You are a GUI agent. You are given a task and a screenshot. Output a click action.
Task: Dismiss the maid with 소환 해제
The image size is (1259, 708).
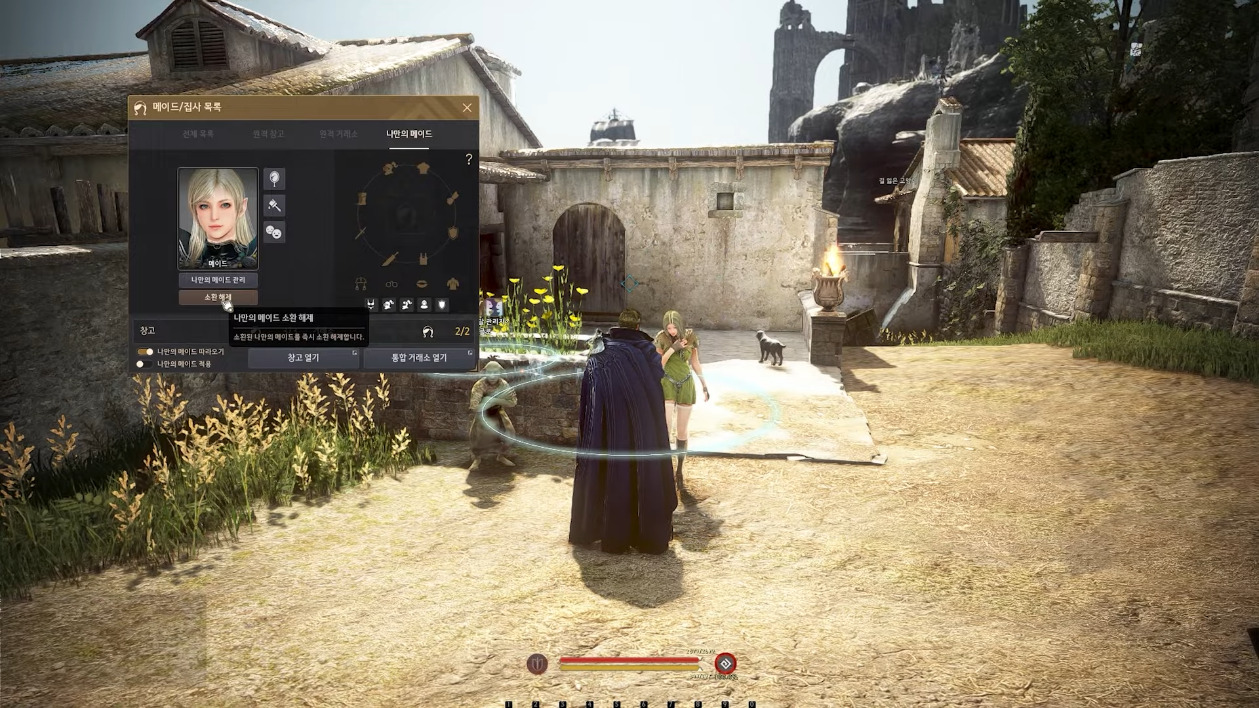pyautogui.click(x=218, y=297)
